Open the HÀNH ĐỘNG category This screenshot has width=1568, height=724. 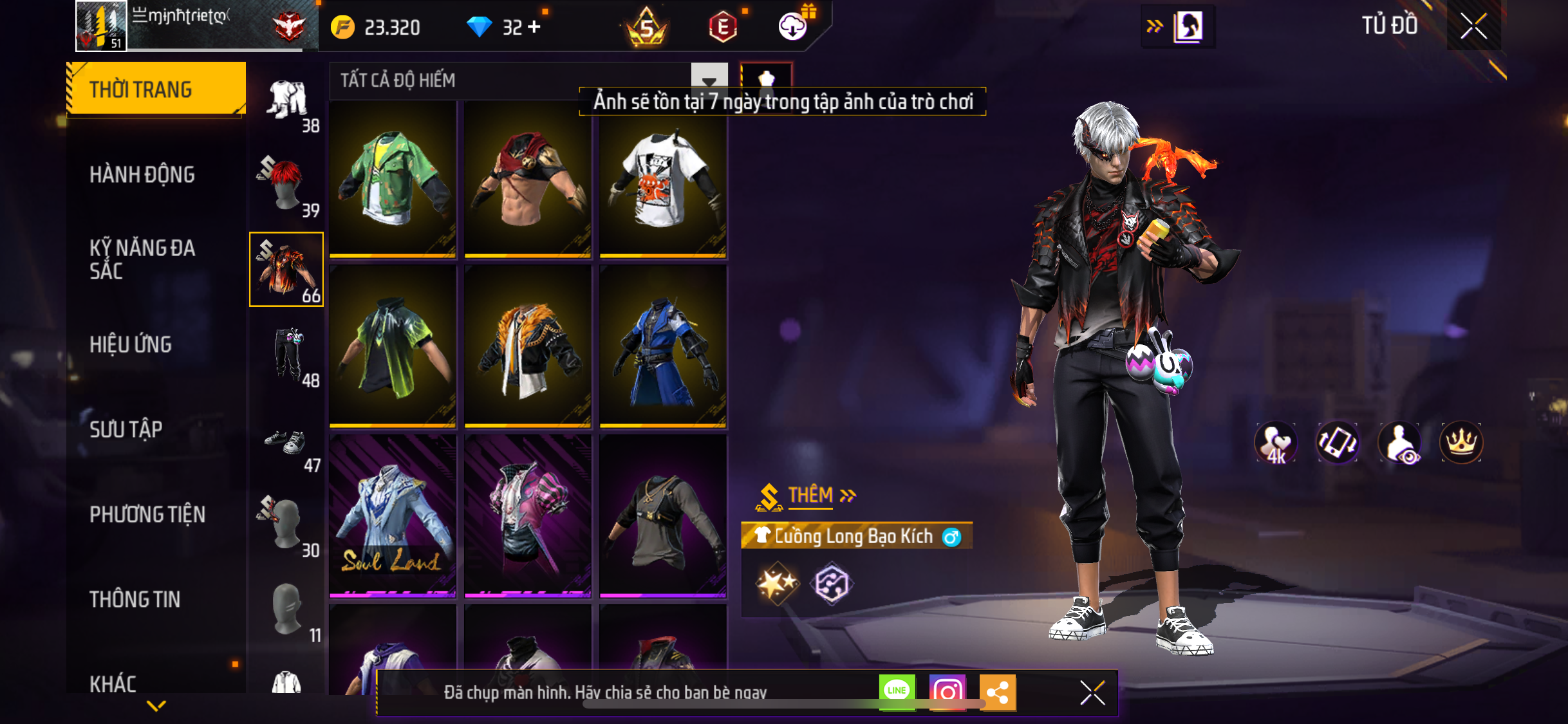click(142, 174)
